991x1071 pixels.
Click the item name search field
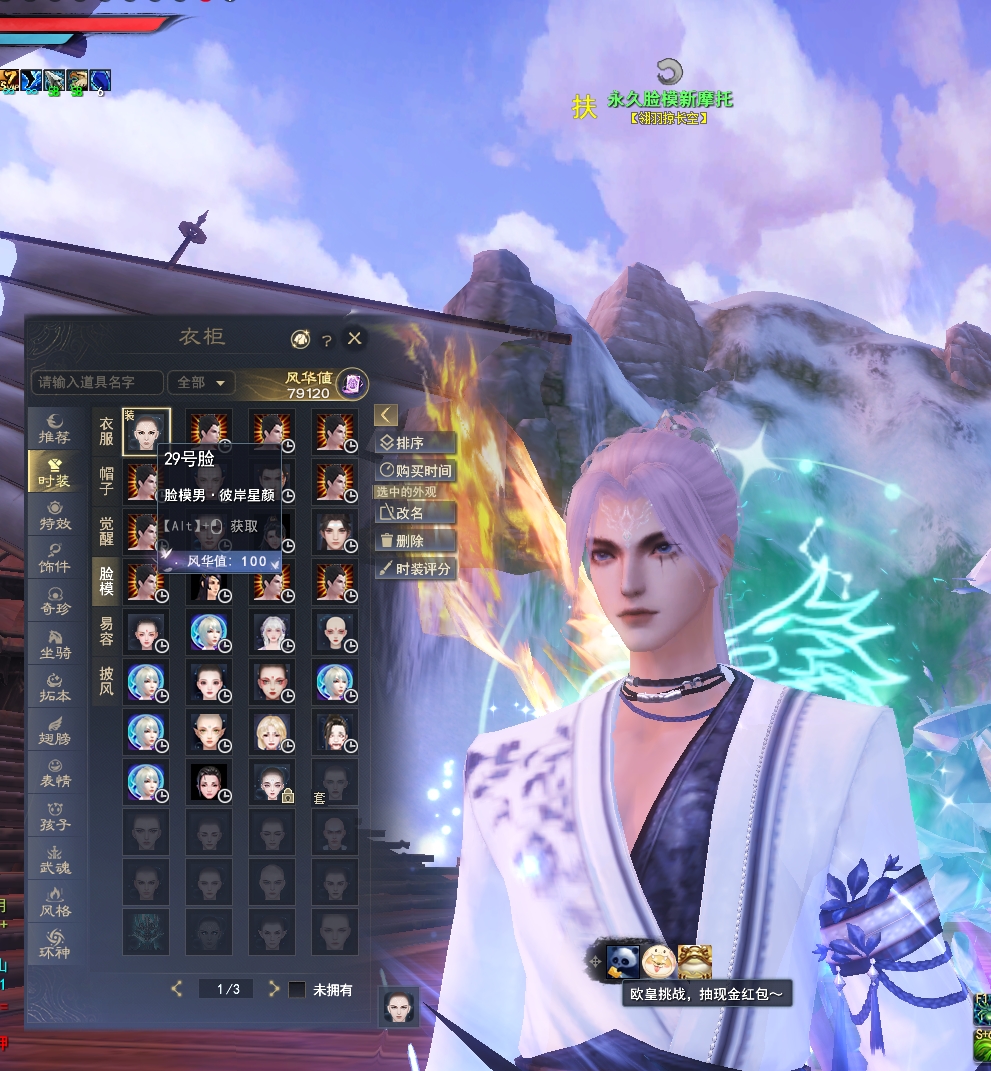96,382
